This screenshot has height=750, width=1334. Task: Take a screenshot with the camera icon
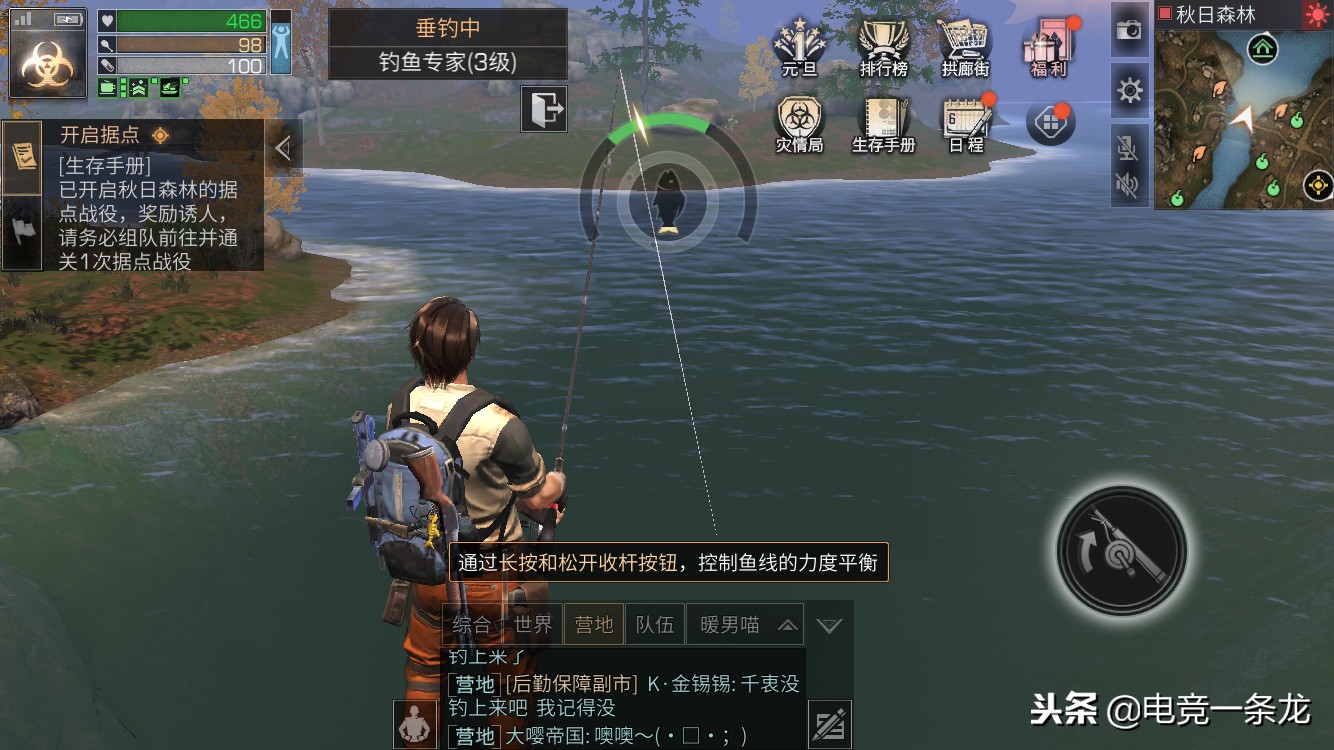[1129, 31]
